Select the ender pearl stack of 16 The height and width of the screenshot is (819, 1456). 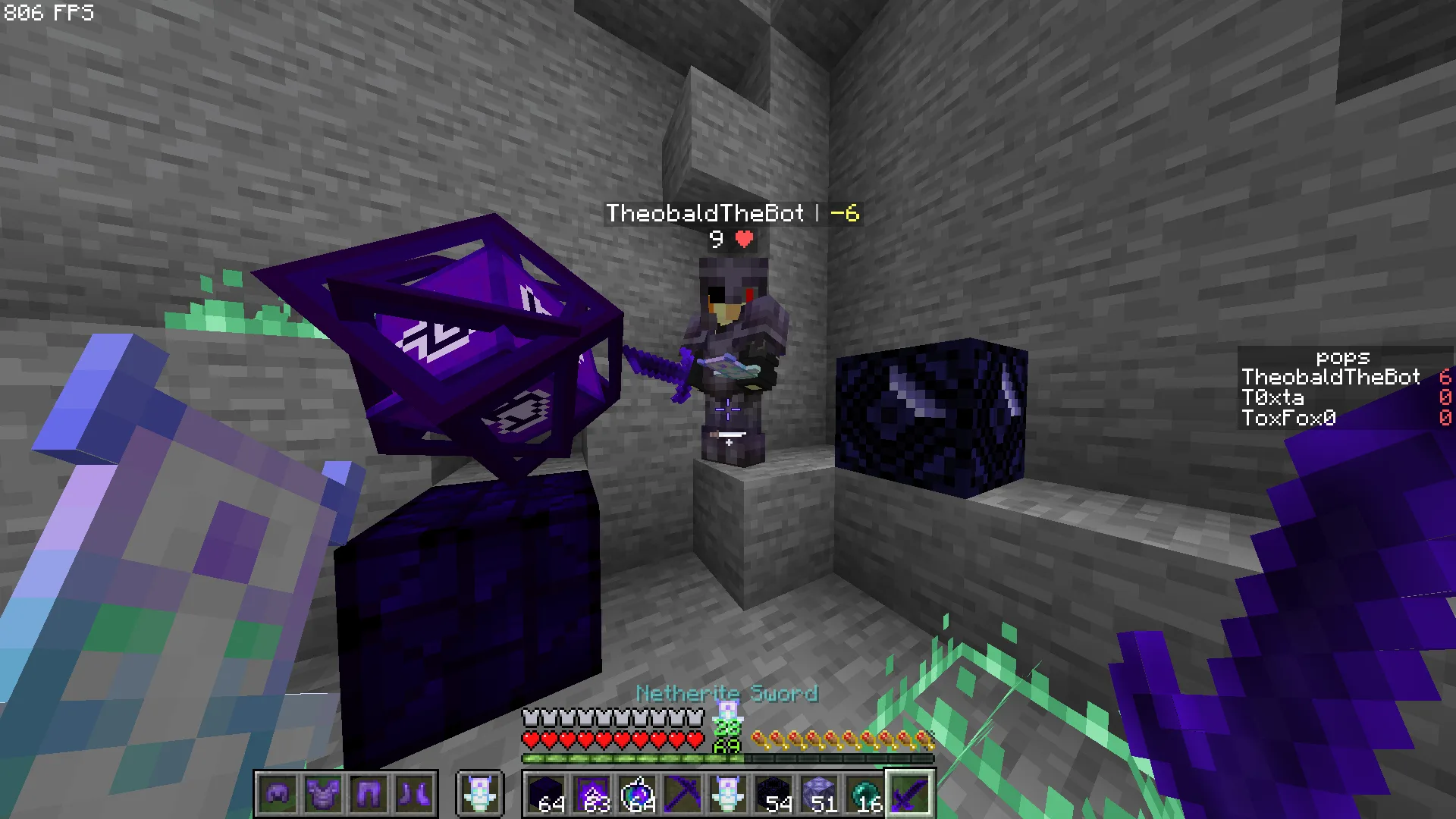(864, 794)
